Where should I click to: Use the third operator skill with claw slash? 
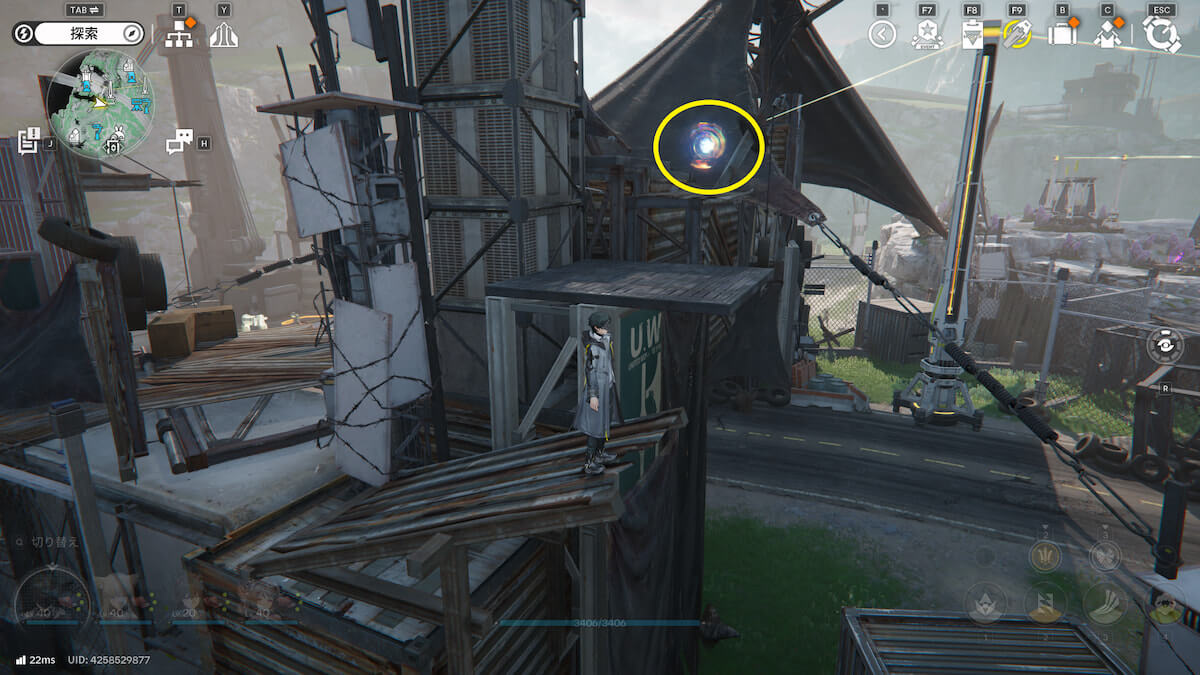1105,603
